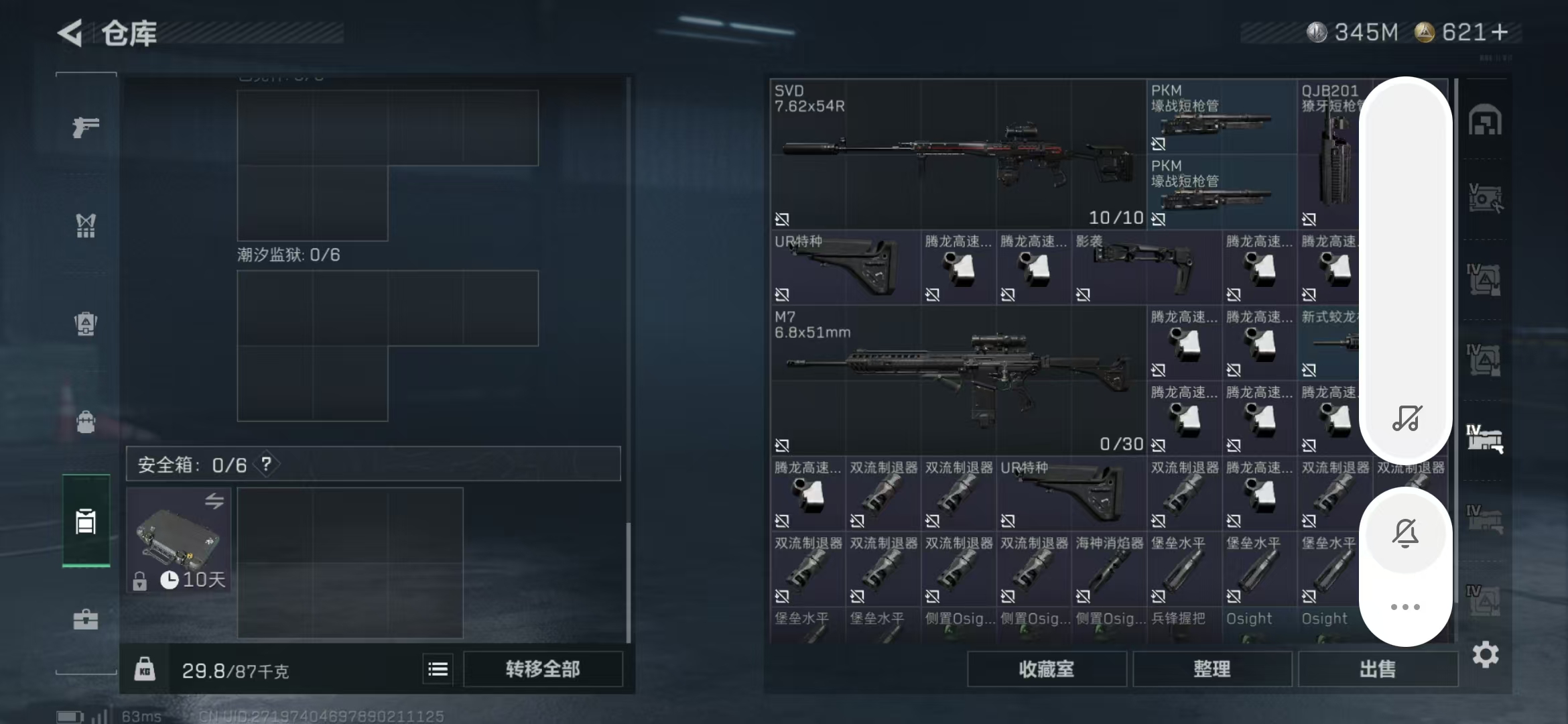The height and width of the screenshot is (724, 1568).
Task: Open the 收藏室 collection room
Action: point(1046,669)
